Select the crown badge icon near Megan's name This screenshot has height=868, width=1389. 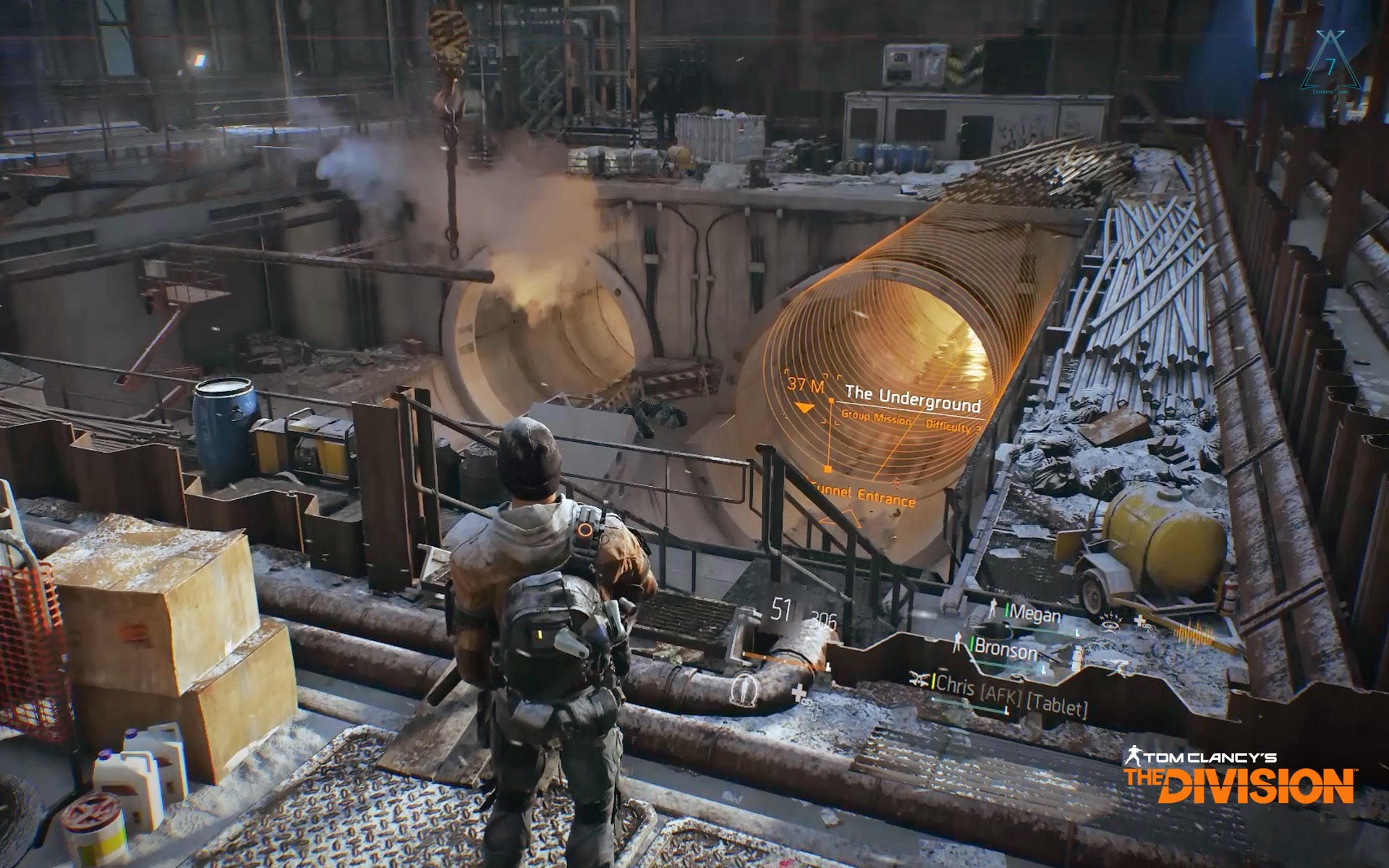1108,621
